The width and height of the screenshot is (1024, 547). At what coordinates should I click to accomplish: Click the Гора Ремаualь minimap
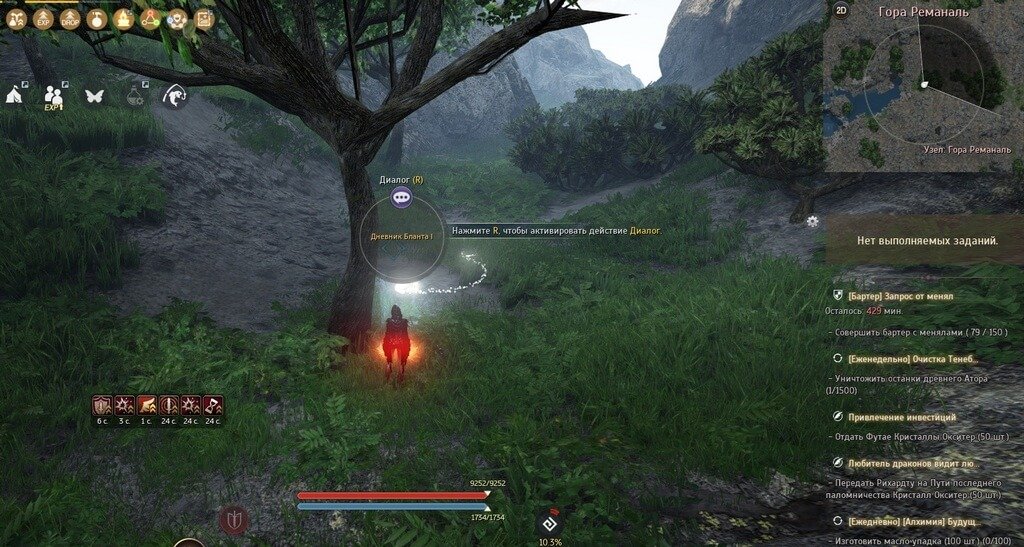(923, 84)
